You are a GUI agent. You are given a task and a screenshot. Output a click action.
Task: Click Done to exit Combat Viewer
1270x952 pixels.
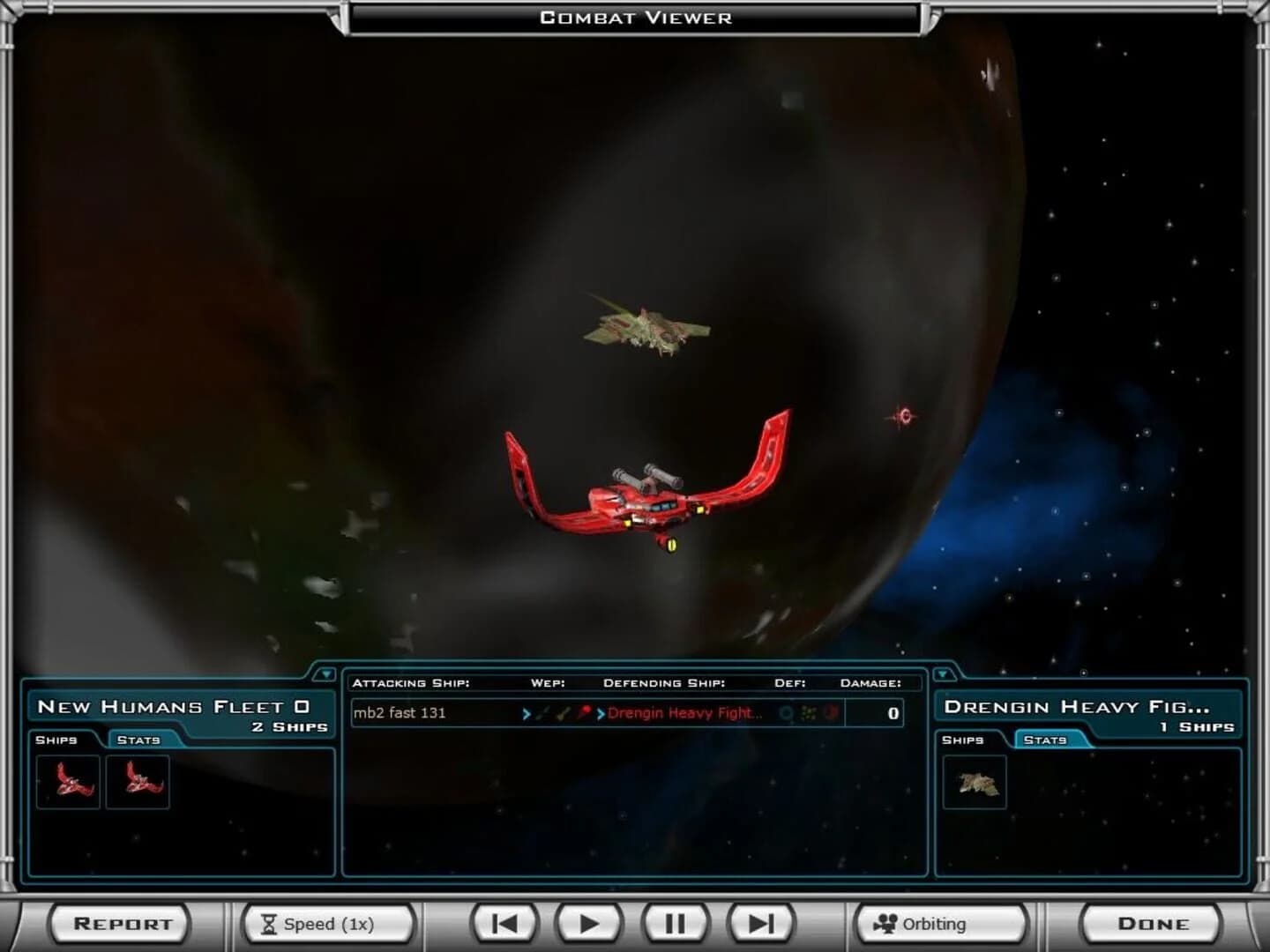tap(1154, 924)
